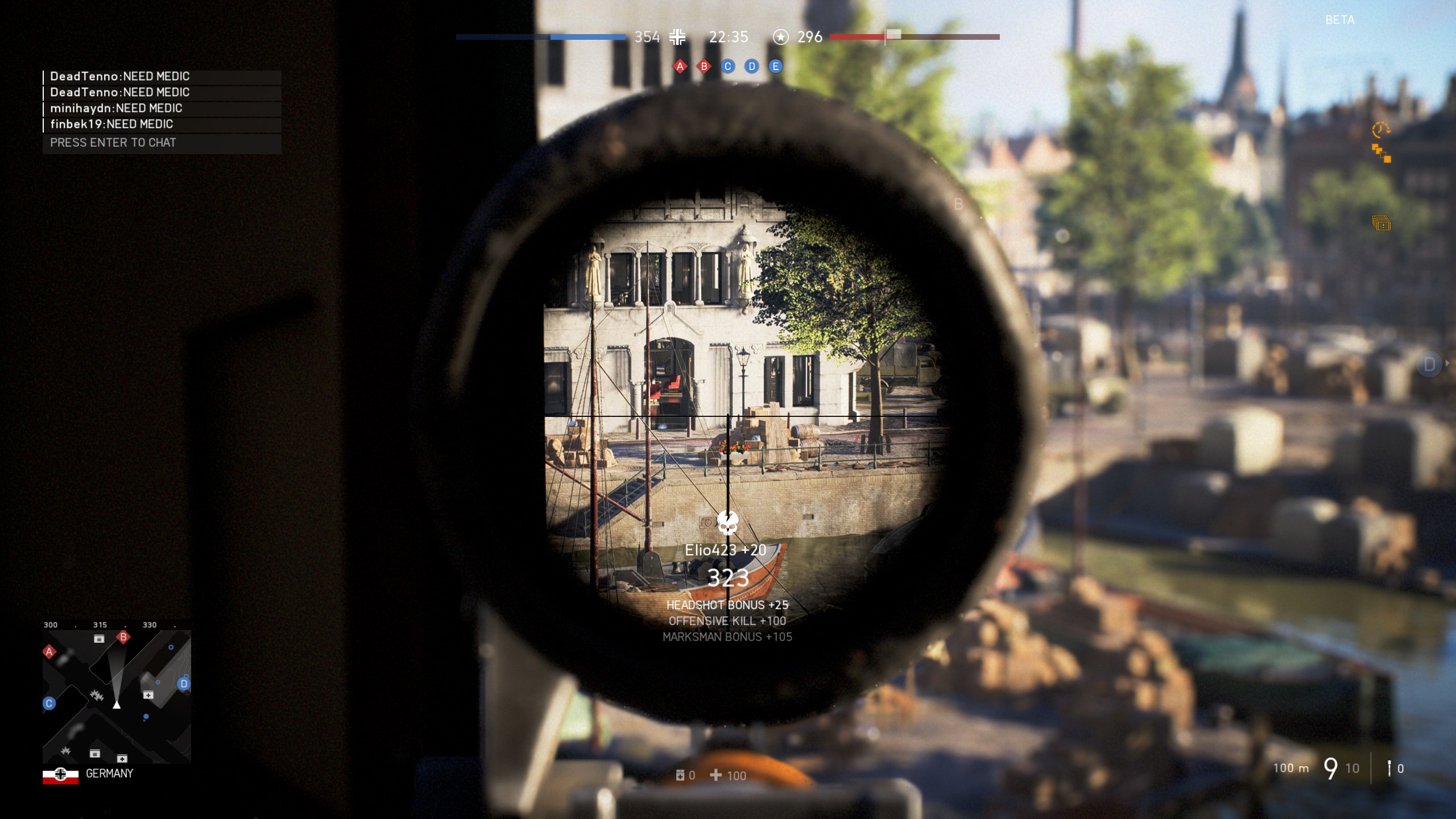Select objective C marker in top bar

[727, 67]
